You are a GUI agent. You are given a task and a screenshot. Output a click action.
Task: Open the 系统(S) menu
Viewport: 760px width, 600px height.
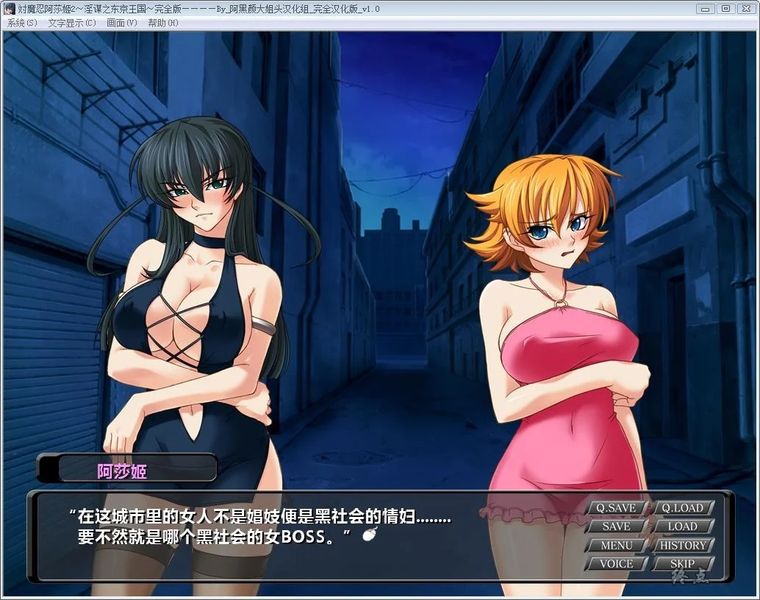click(22, 23)
